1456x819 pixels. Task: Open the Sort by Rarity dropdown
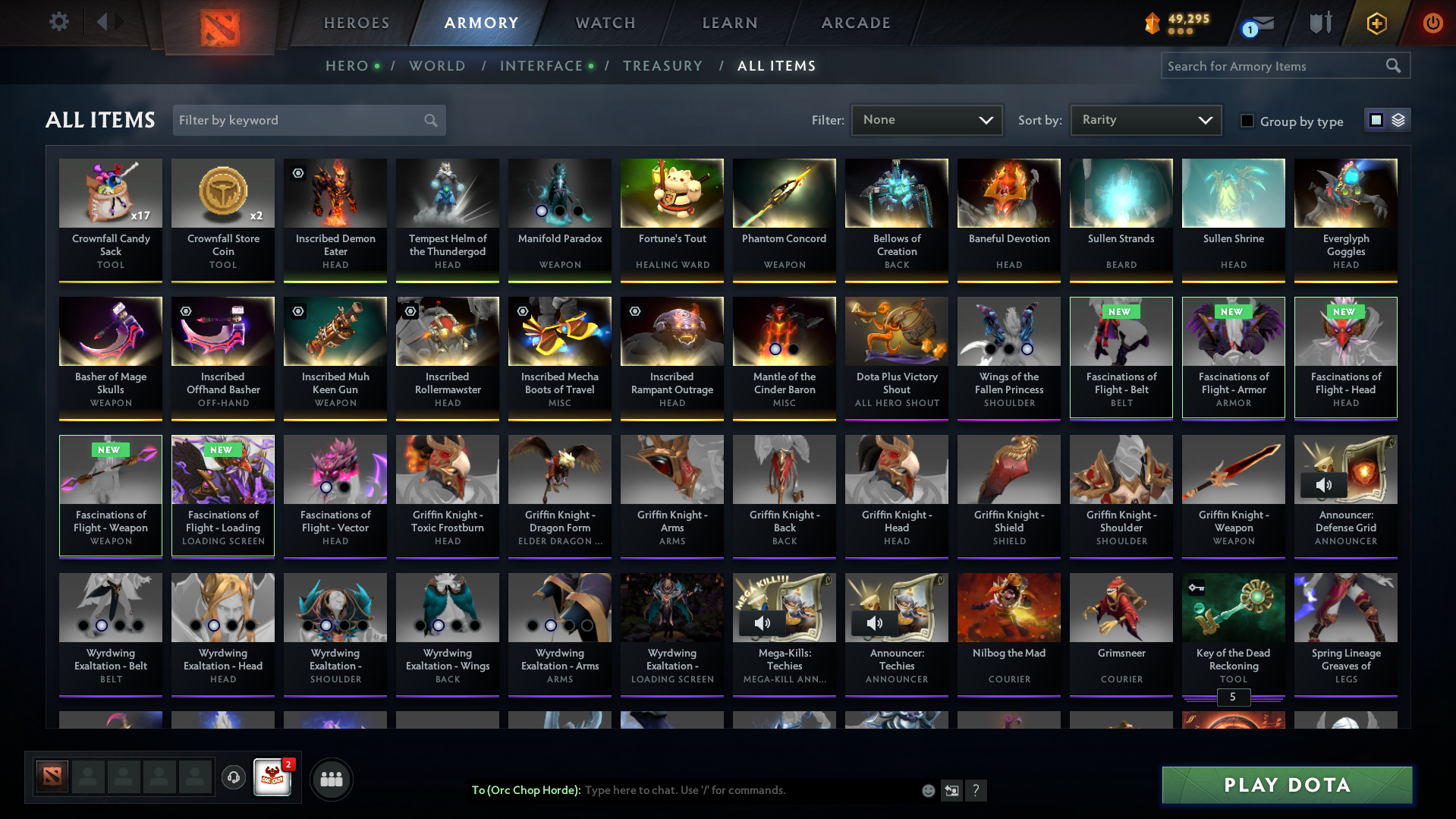click(x=1145, y=119)
